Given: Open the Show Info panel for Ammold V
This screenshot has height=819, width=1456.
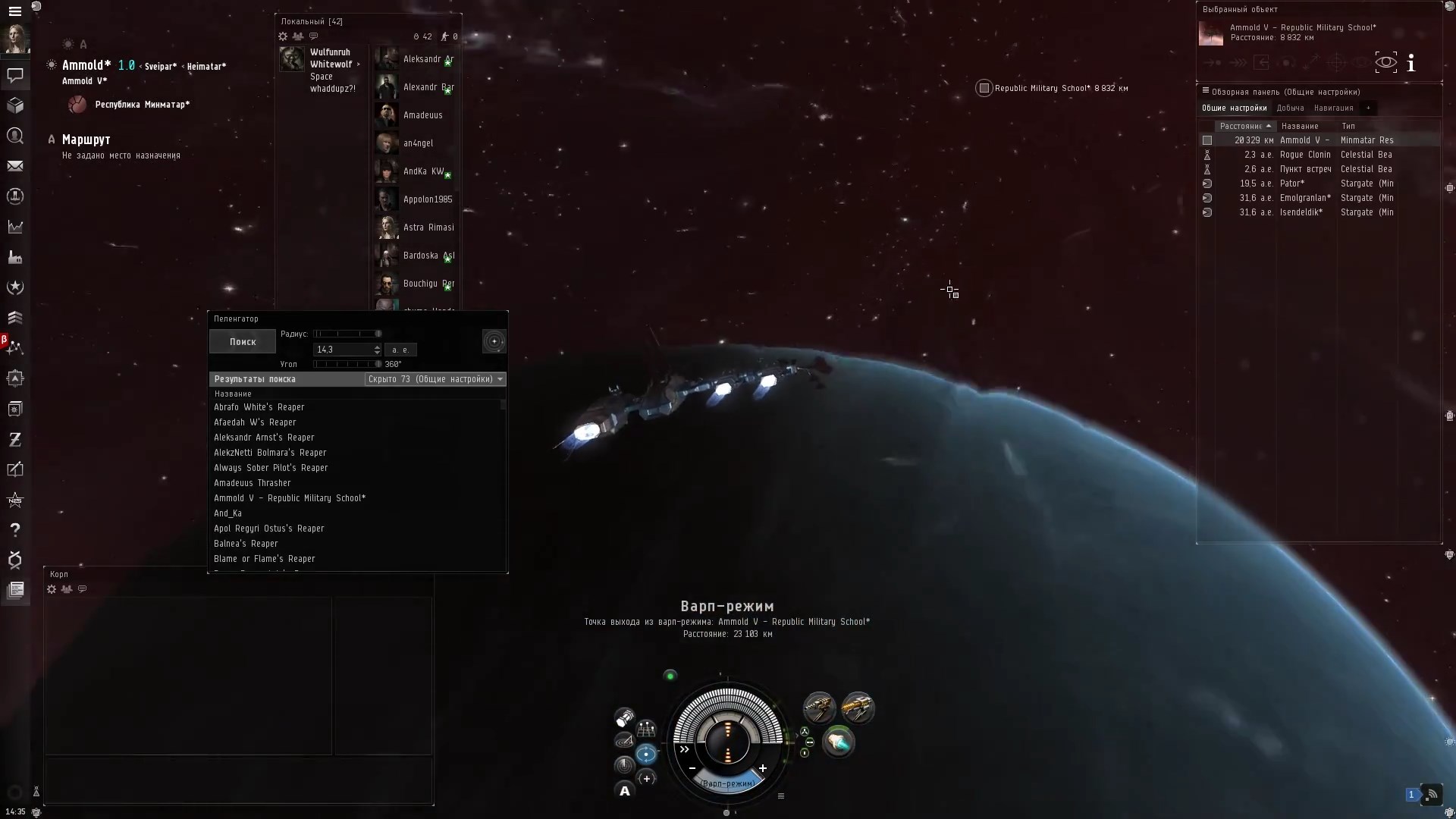Looking at the screenshot, I should pyautogui.click(x=1411, y=63).
